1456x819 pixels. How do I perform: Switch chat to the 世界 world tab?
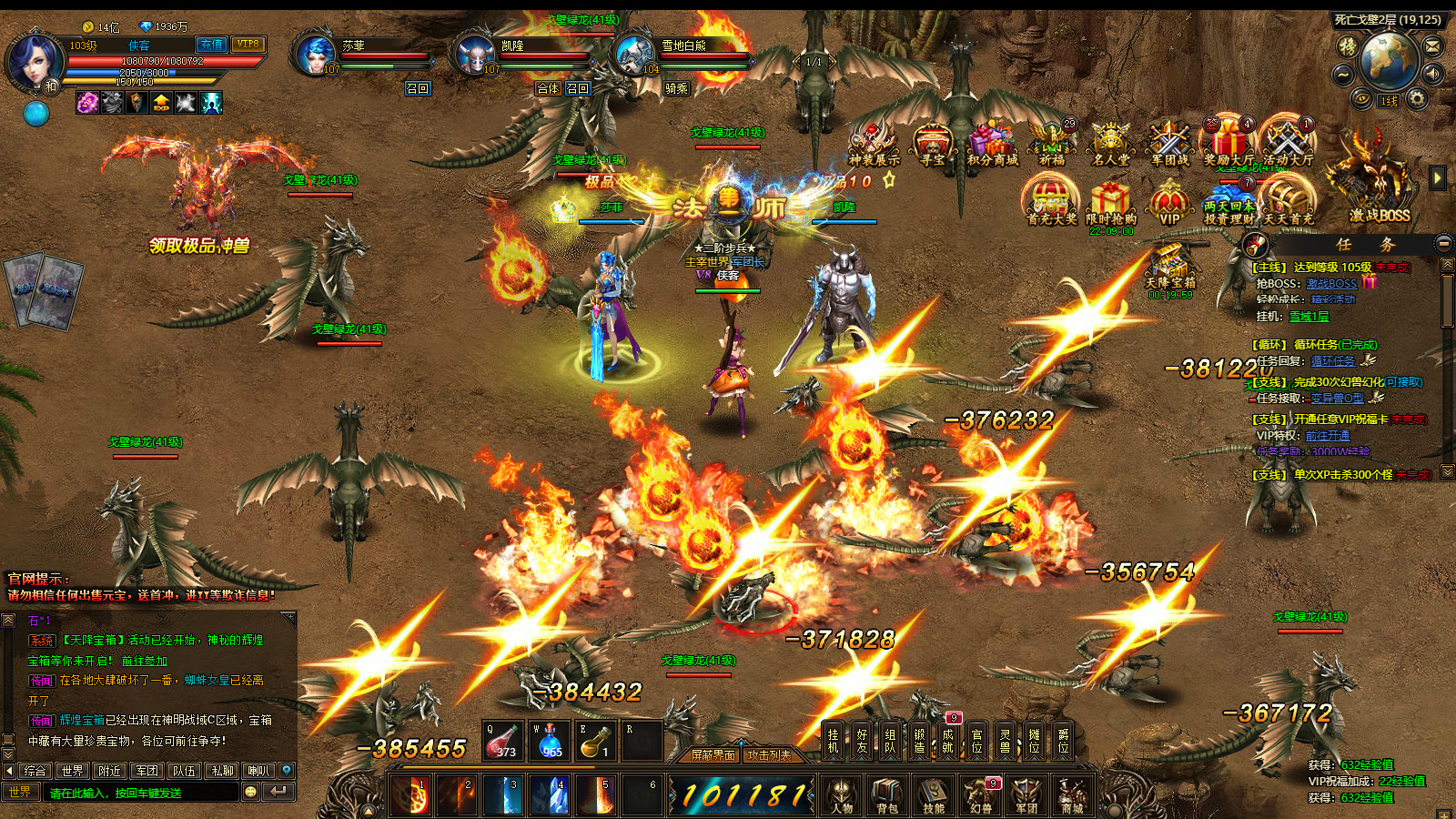(73, 771)
